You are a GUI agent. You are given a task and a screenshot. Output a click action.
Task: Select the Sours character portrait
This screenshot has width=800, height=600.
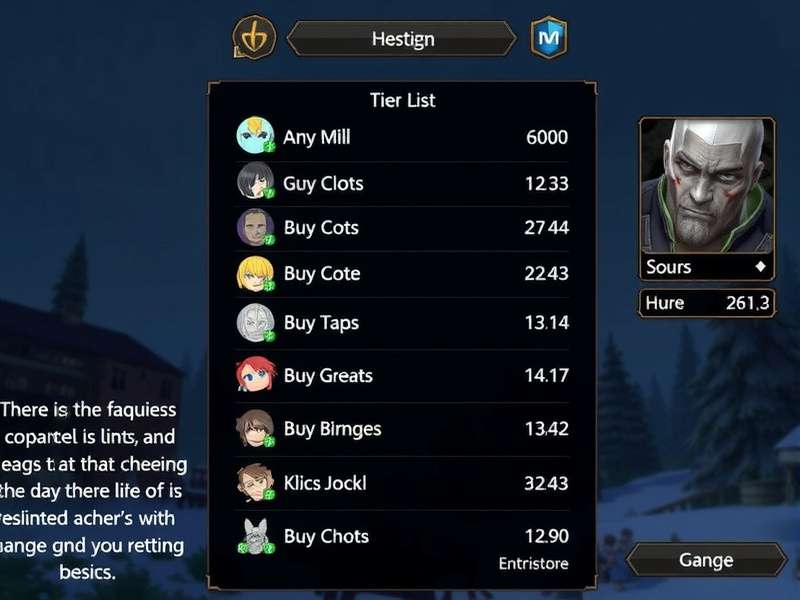click(x=707, y=187)
